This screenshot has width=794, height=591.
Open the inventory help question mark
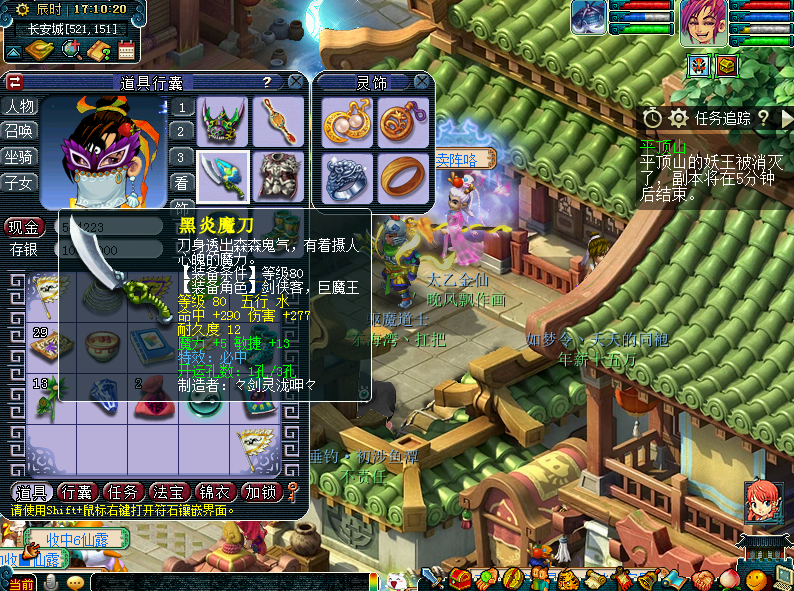coord(267,82)
